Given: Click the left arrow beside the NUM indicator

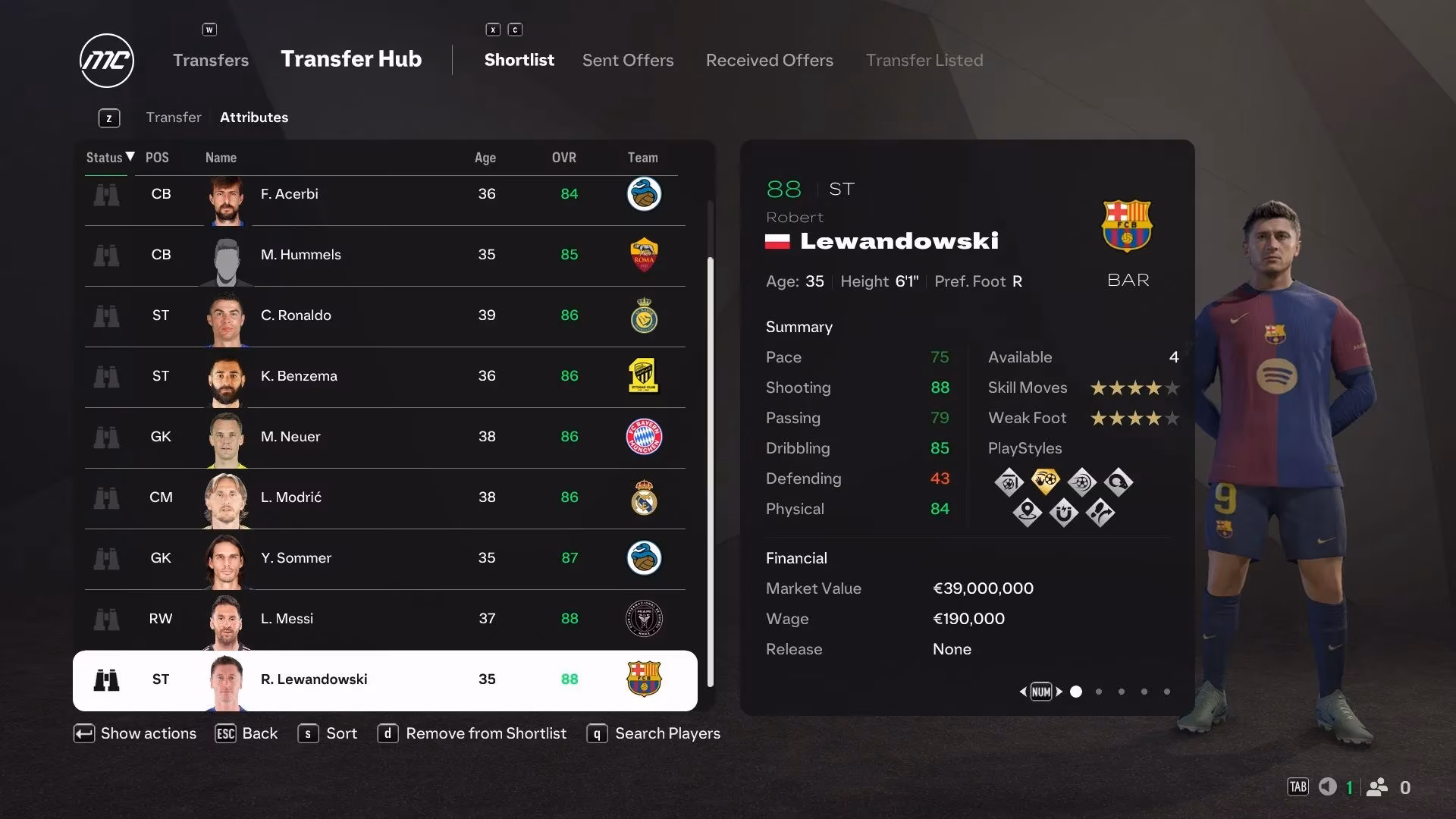Looking at the screenshot, I should 1023,692.
